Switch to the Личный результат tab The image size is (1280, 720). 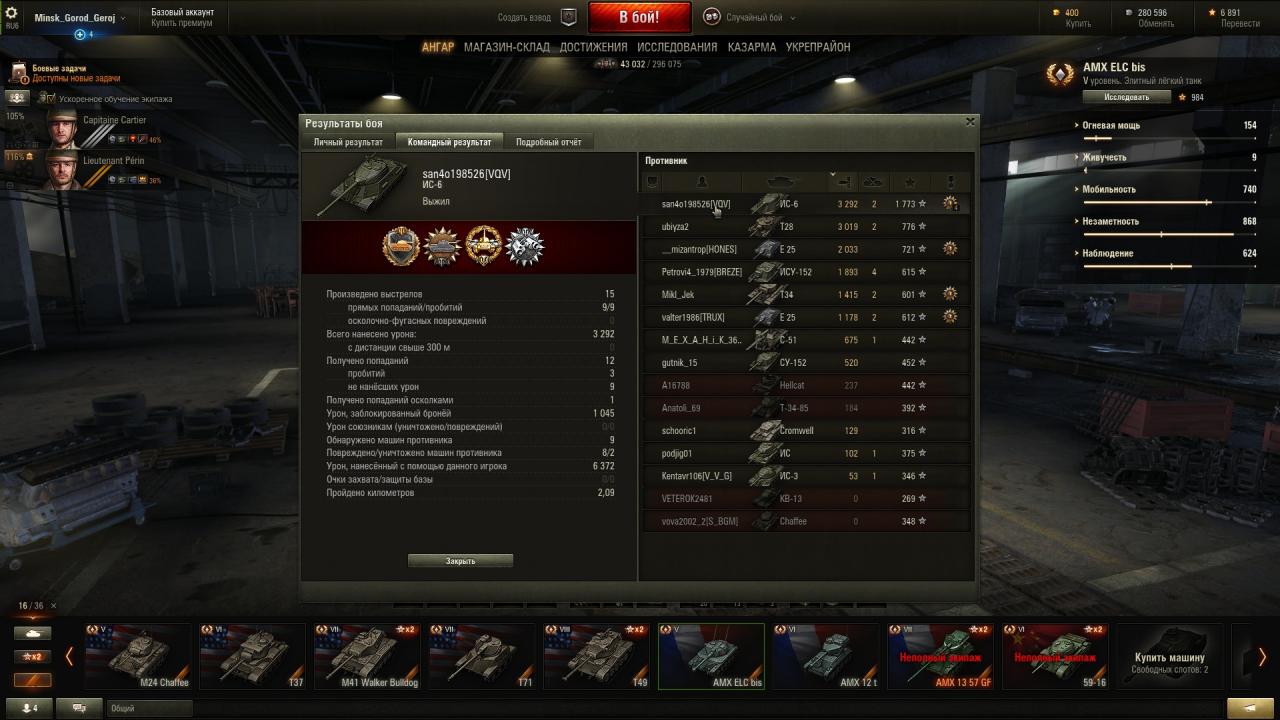coord(348,142)
